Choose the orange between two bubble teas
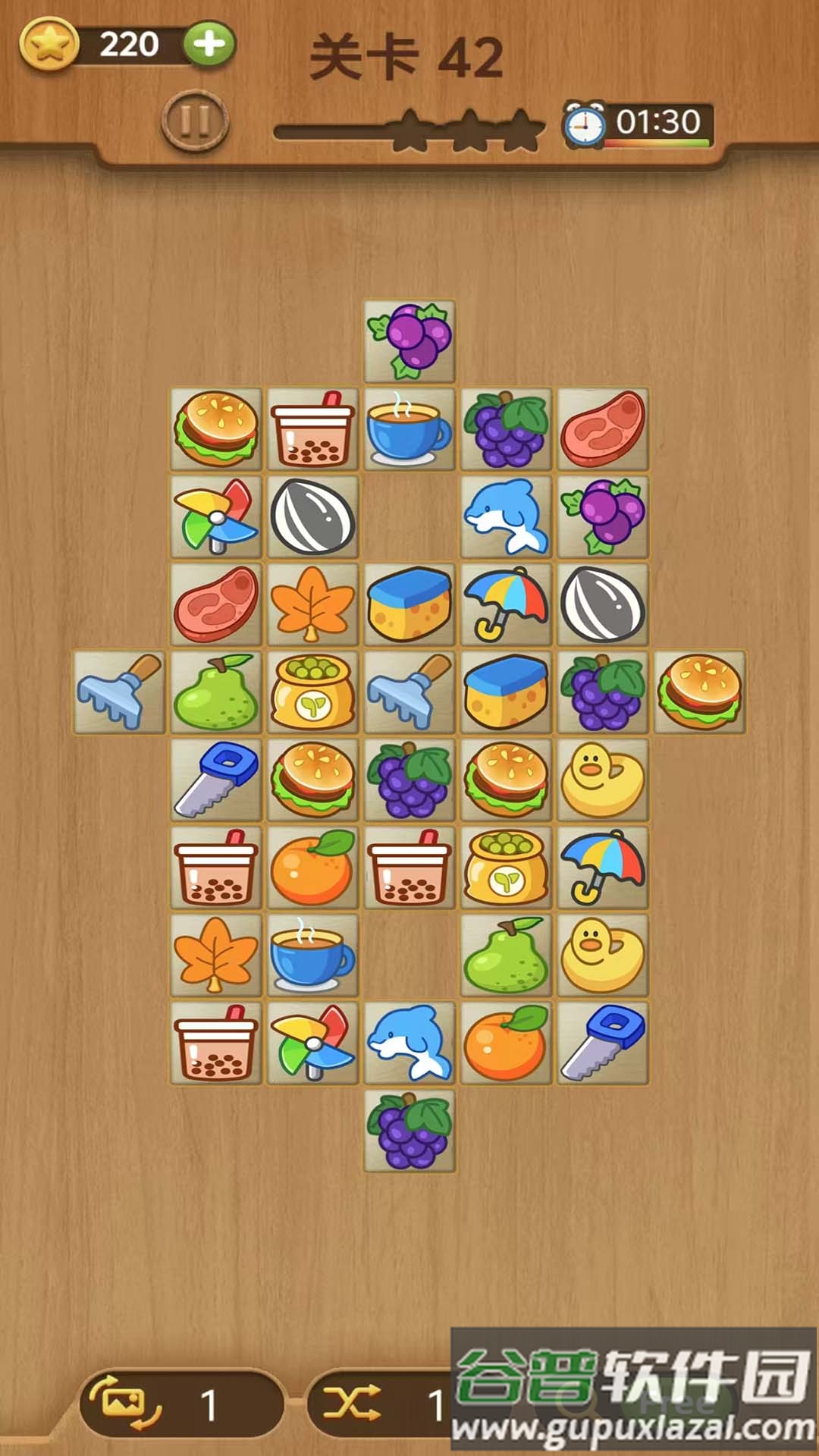 (x=312, y=868)
